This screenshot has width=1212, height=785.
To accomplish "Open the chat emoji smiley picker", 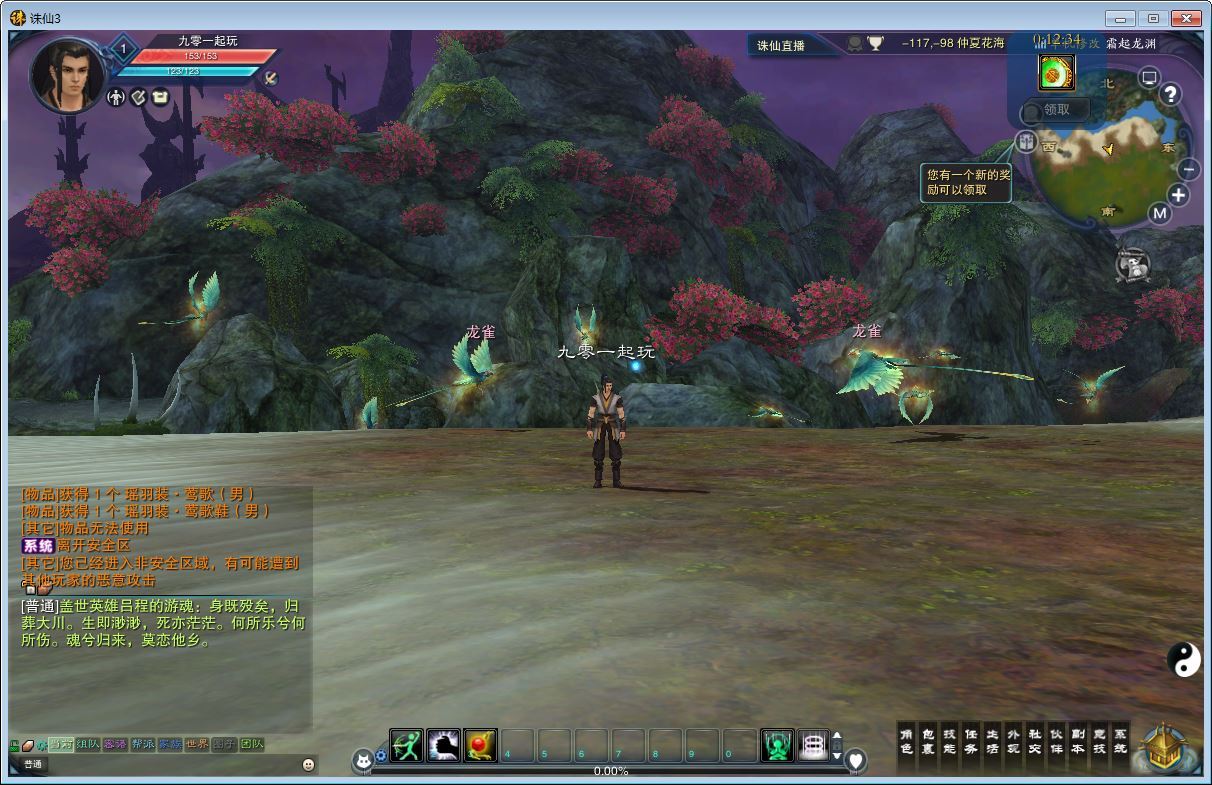I will click(308, 764).
